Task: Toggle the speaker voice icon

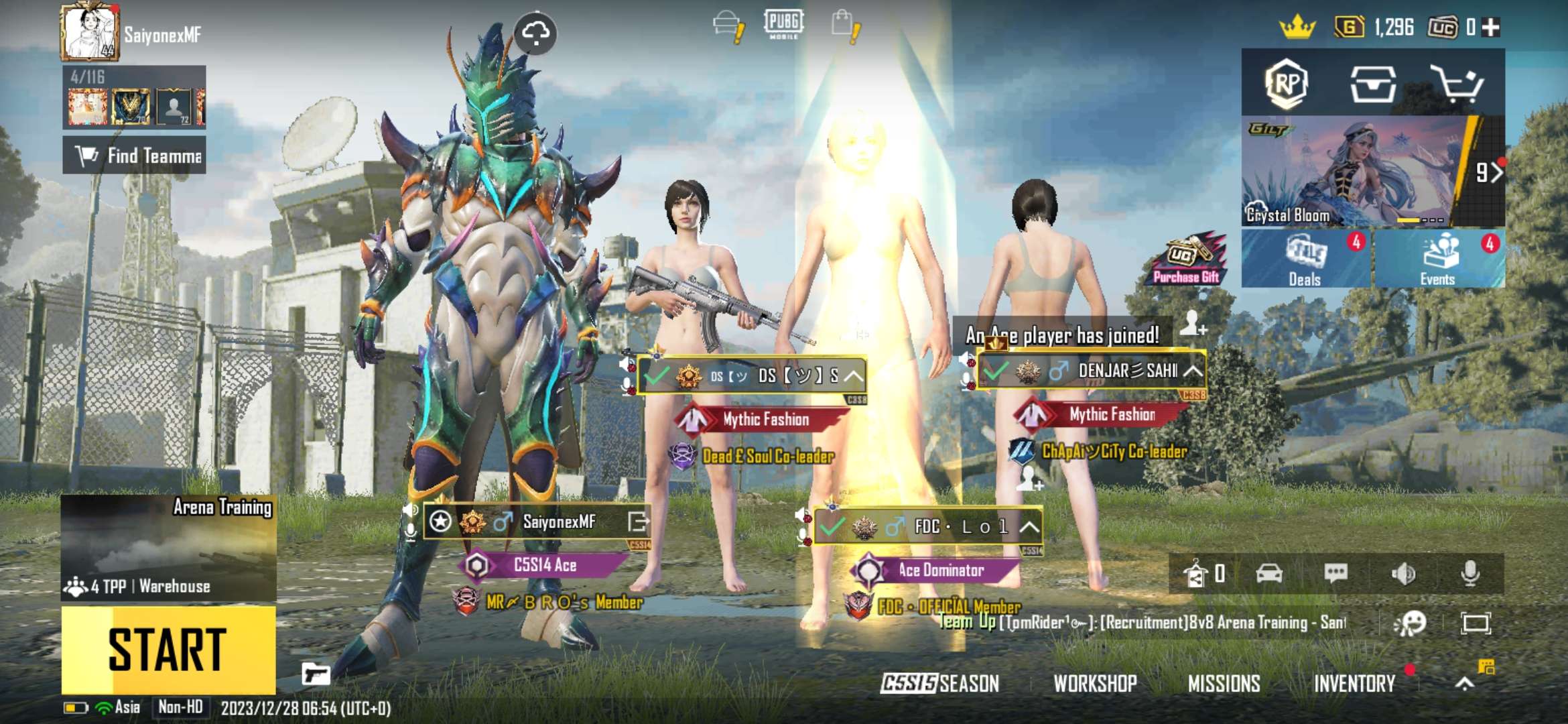Action: pos(1402,573)
